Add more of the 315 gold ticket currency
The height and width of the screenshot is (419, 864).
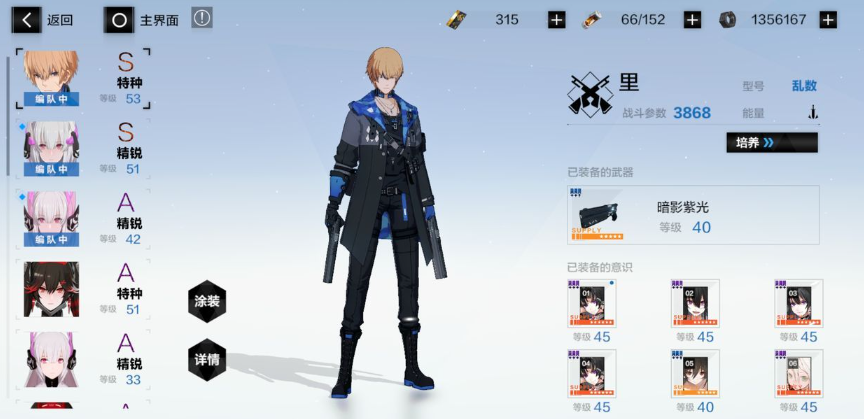point(557,20)
